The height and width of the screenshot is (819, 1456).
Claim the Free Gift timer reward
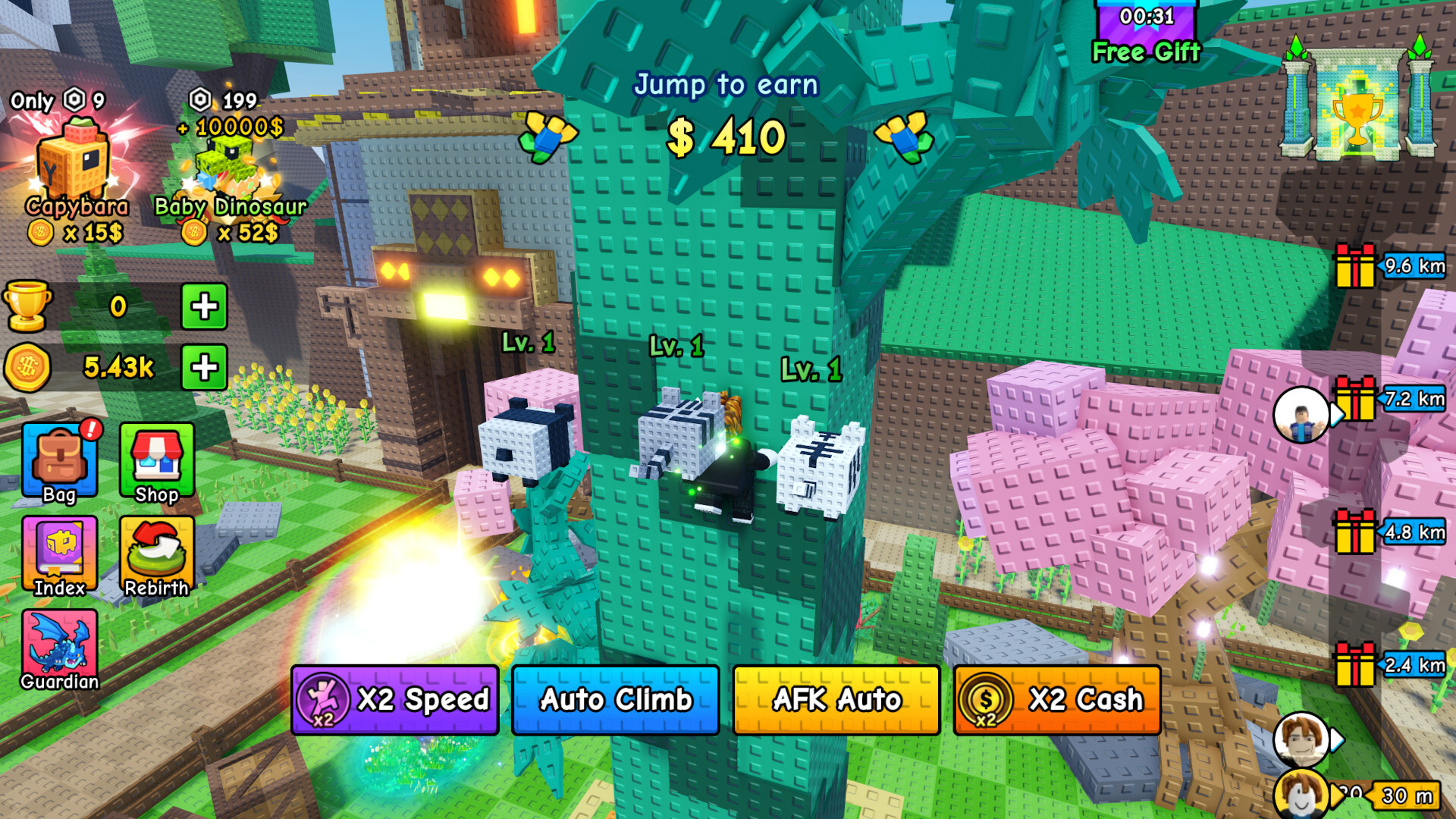[1146, 34]
